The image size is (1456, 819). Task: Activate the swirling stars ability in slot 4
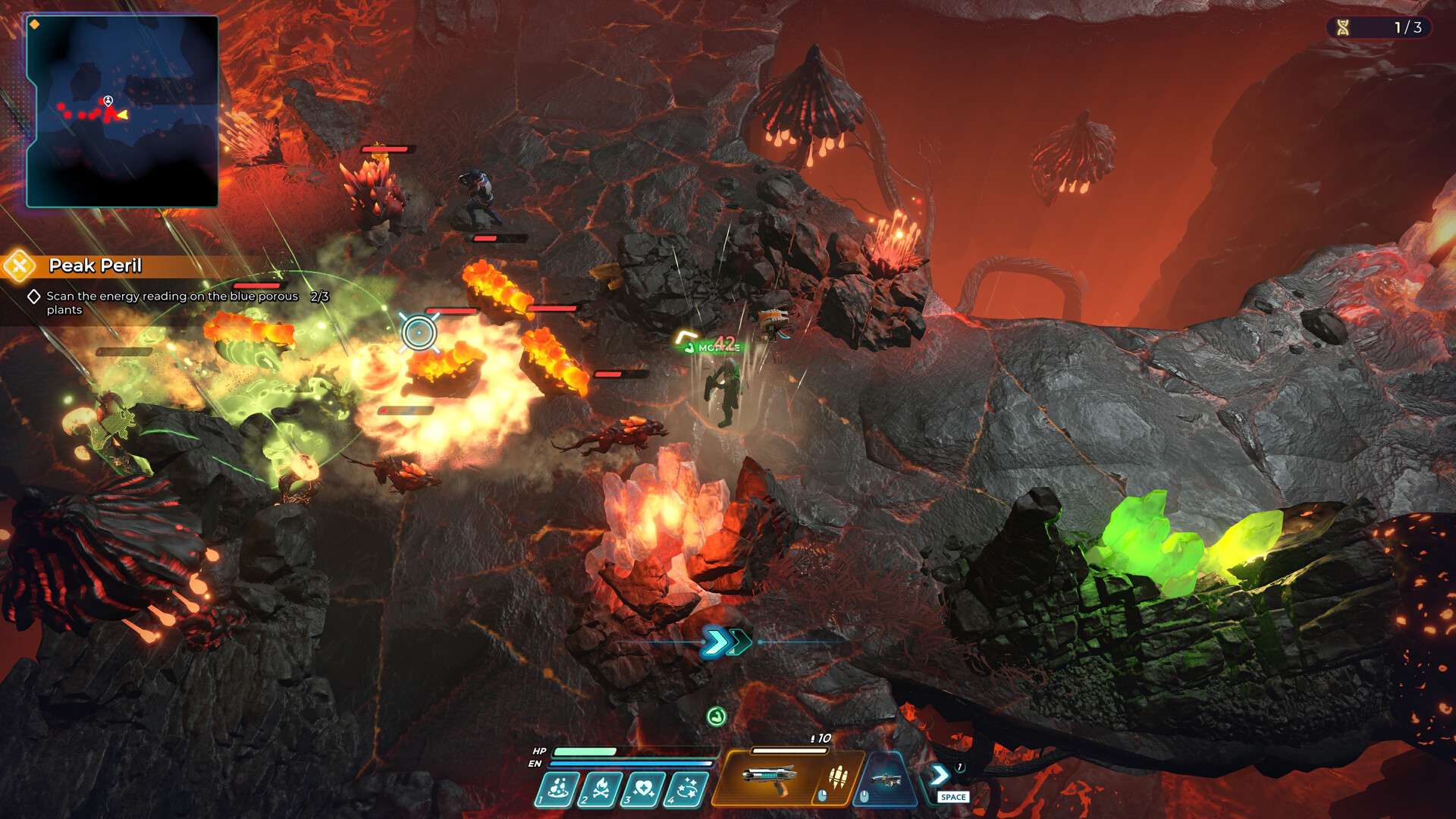(687, 789)
